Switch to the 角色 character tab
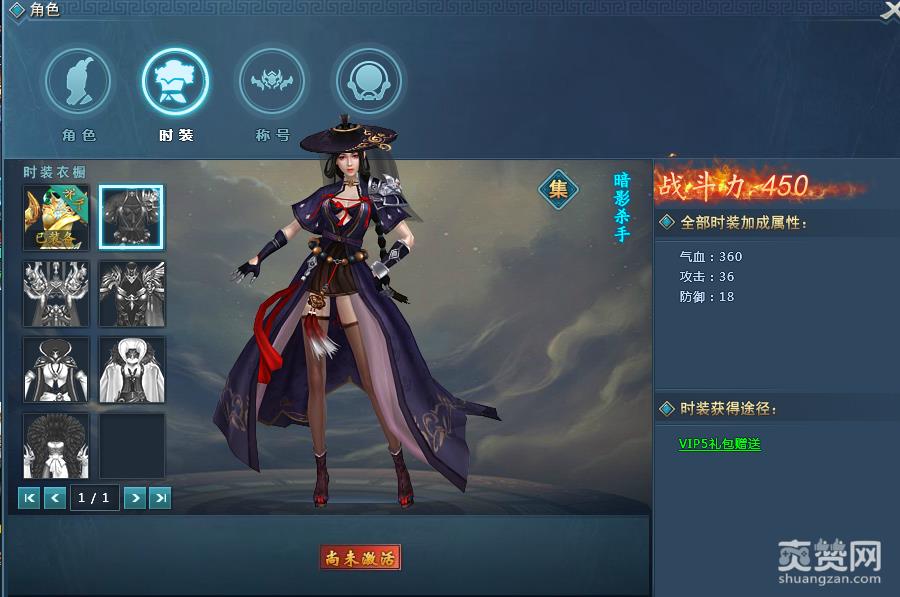900x597 pixels. [78, 82]
